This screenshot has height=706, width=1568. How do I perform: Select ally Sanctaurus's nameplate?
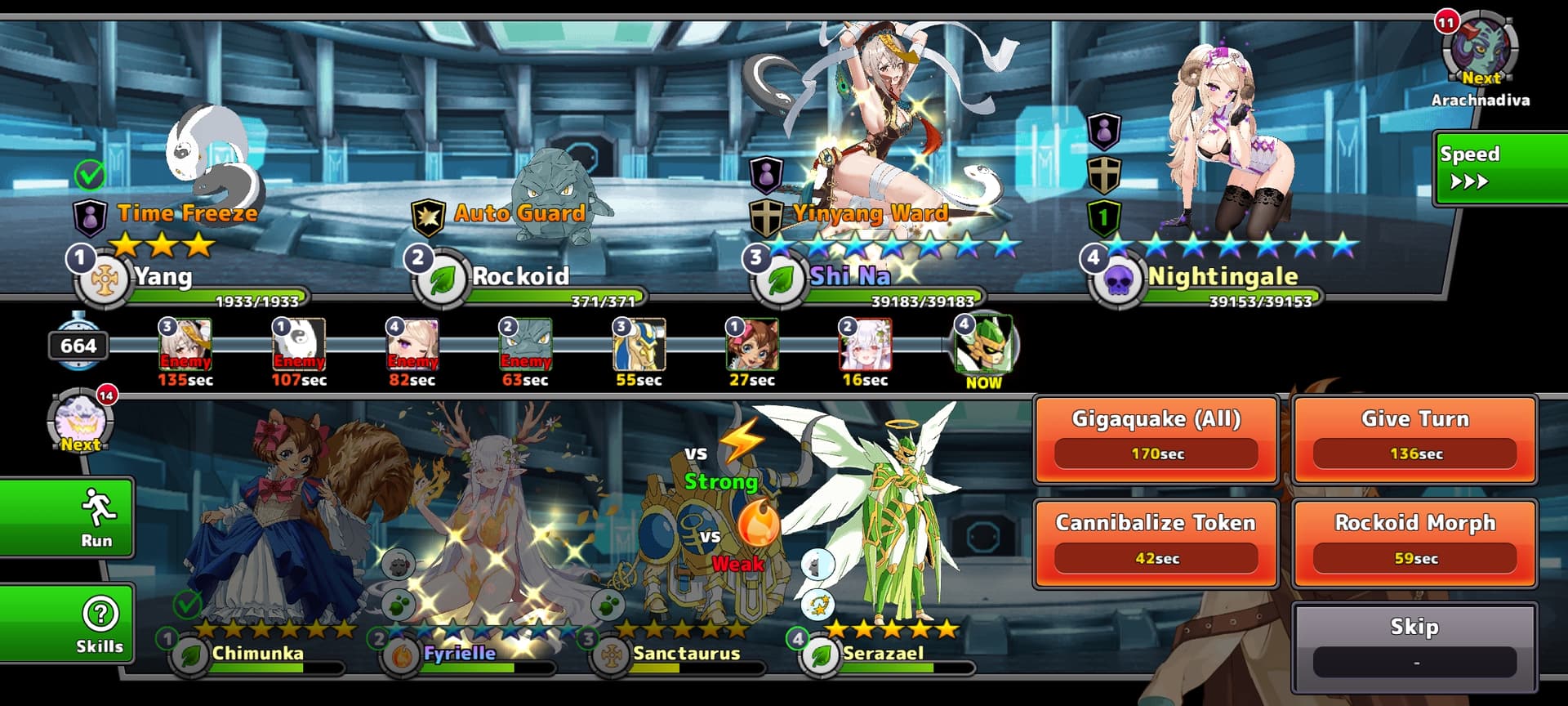(x=684, y=654)
